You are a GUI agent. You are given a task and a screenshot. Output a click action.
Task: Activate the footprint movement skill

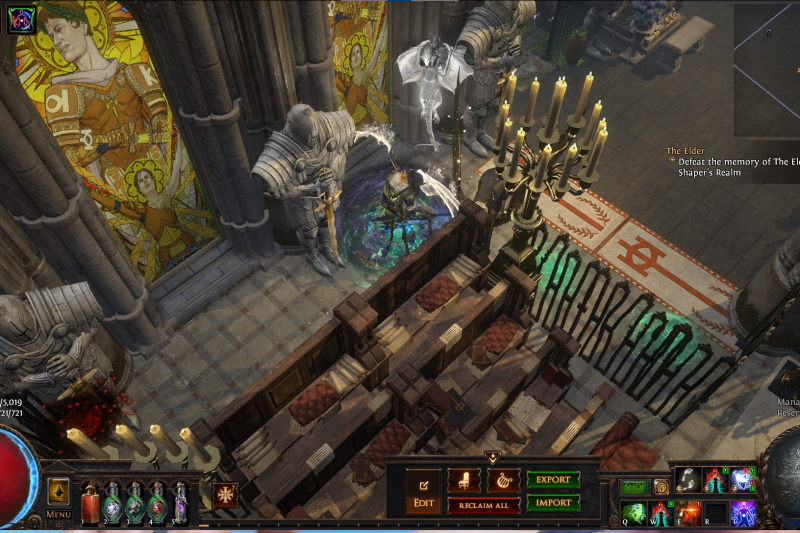coord(687,480)
